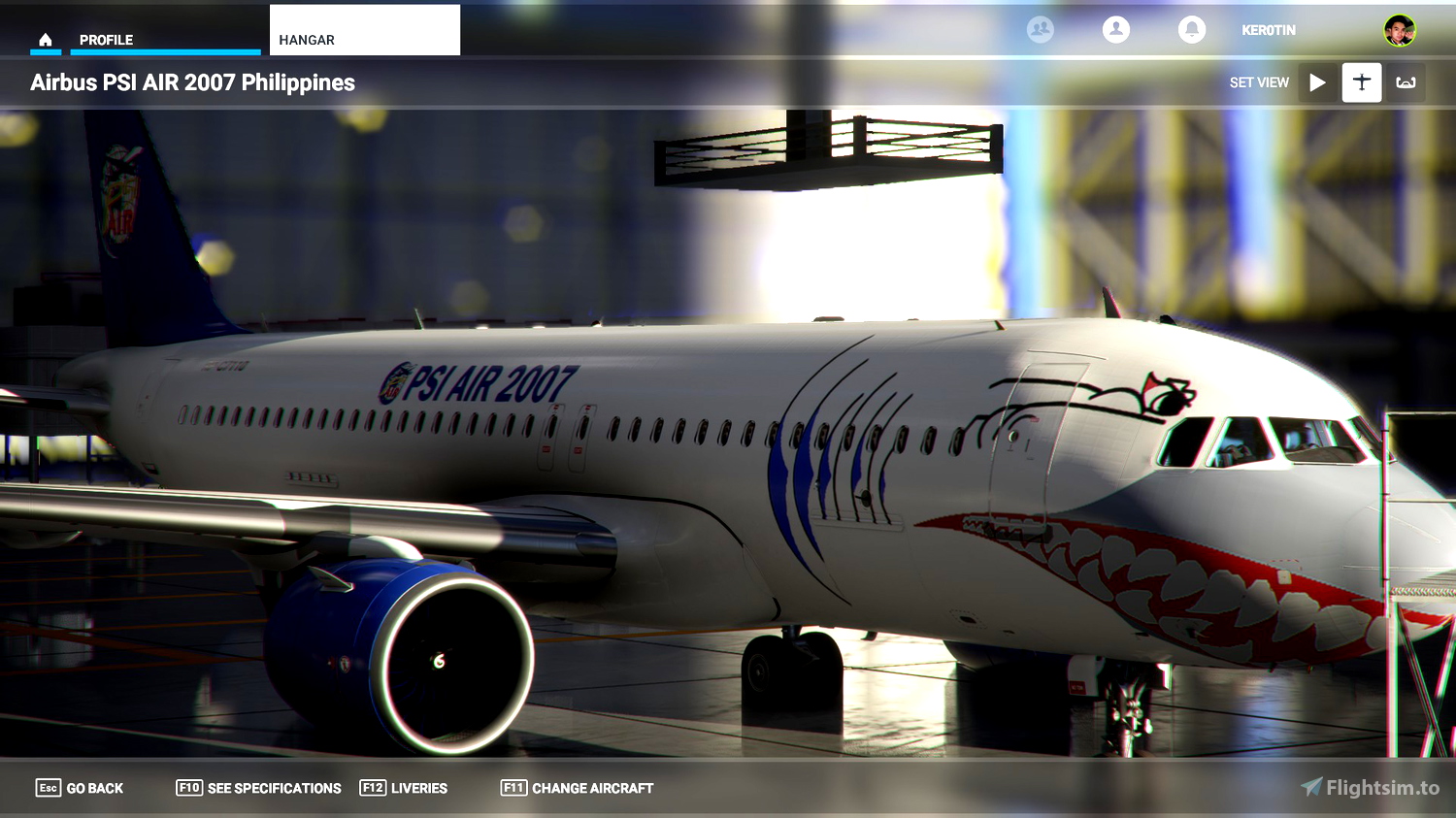Viewport: 1456px width, 818px height.
Task: Start the camera preview with the play arrow
Action: pos(1317,82)
